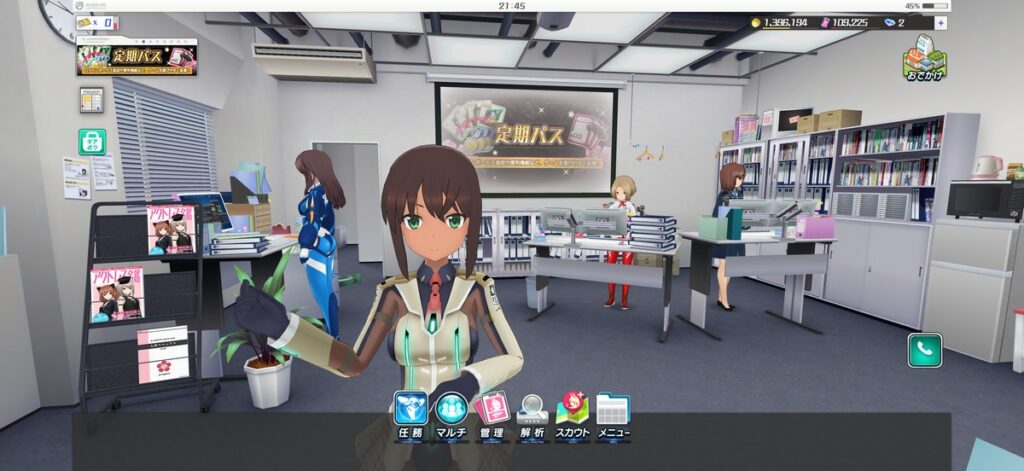Go to the スカウト scout screen
The width and height of the screenshot is (1024, 471).
click(x=572, y=414)
